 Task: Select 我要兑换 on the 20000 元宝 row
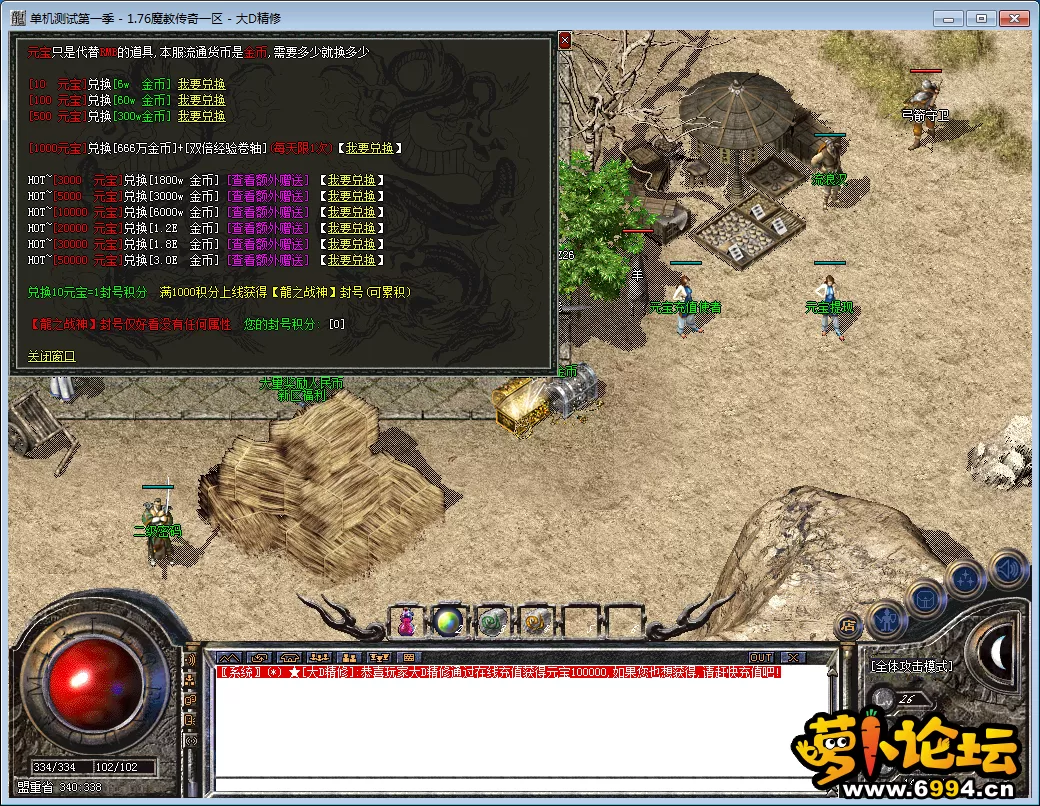tap(351, 228)
